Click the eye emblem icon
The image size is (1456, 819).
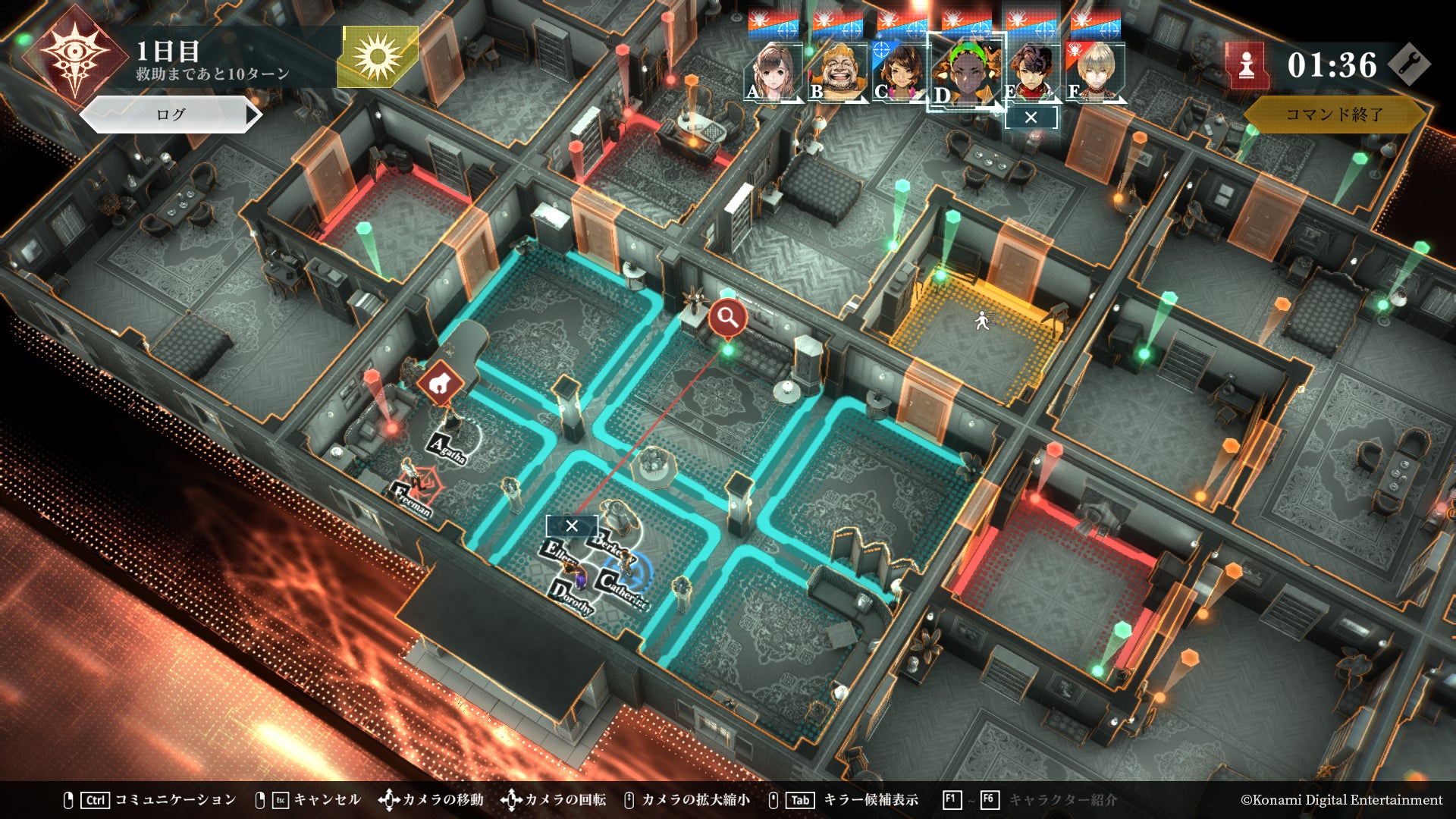point(74,53)
